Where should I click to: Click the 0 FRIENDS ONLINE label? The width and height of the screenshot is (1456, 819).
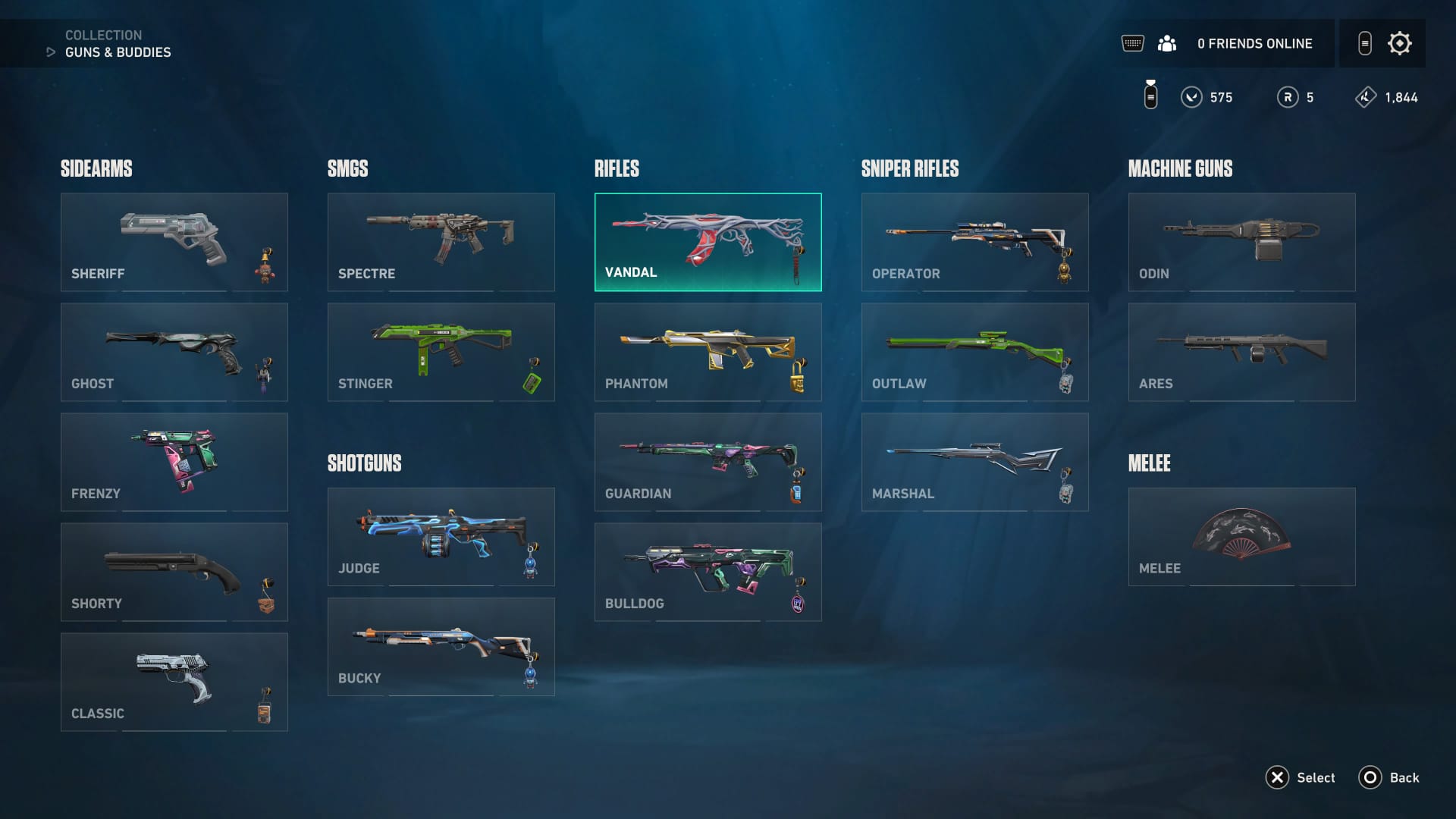tap(1254, 43)
